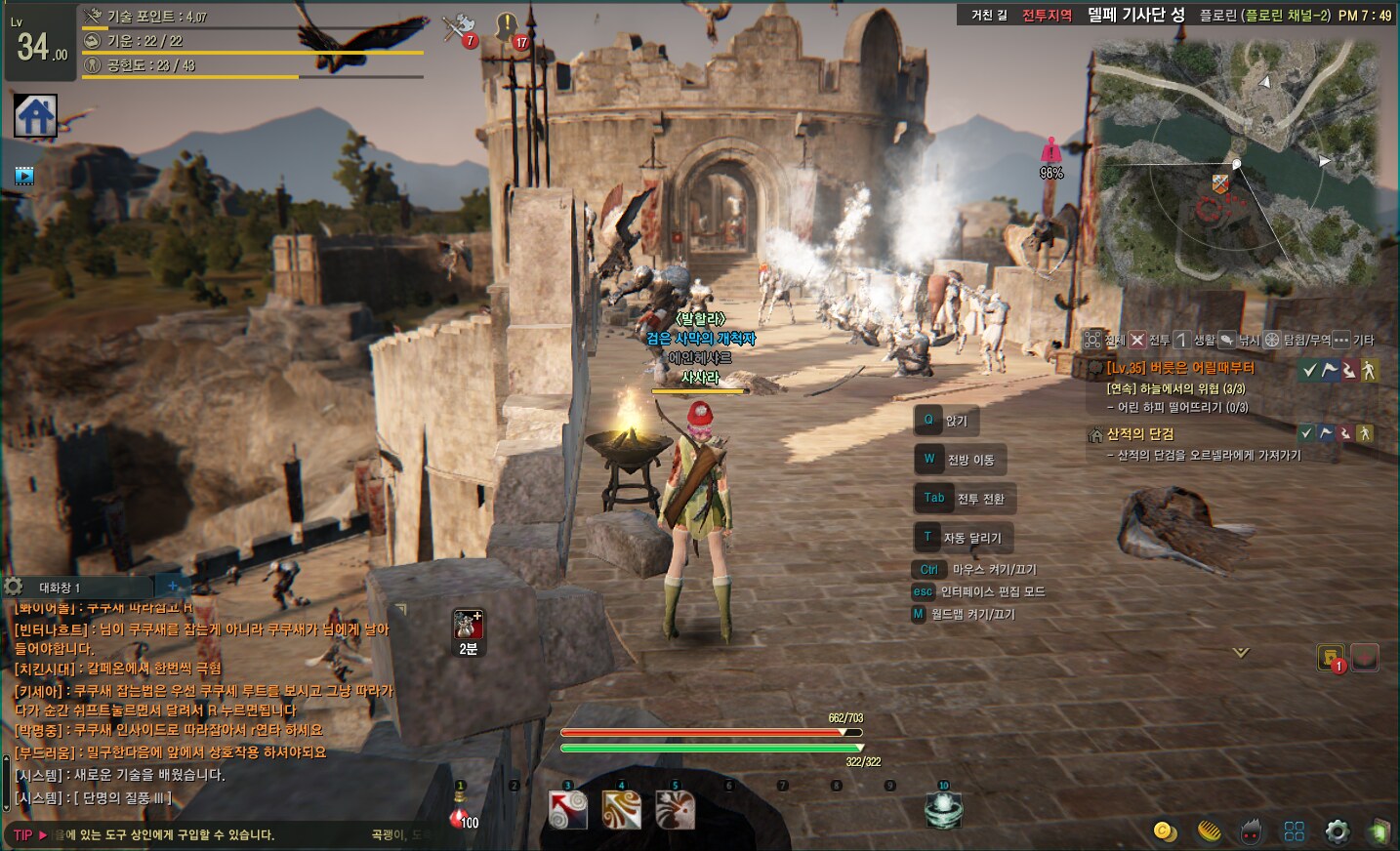Click the blue house icon
Viewport: 1400px width, 851px height.
pos(36,116)
